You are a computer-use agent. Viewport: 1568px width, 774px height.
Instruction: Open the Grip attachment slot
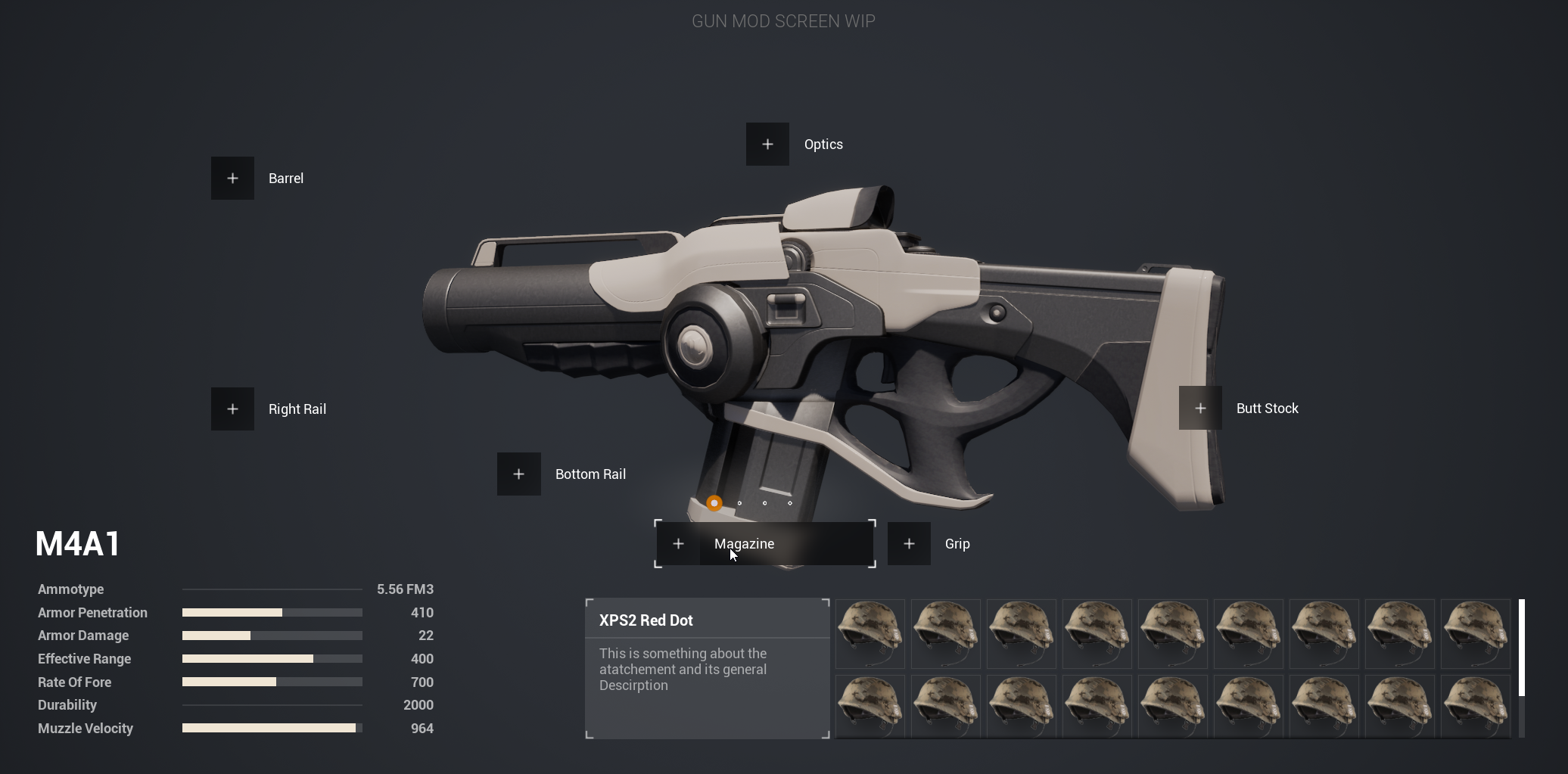coord(909,544)
